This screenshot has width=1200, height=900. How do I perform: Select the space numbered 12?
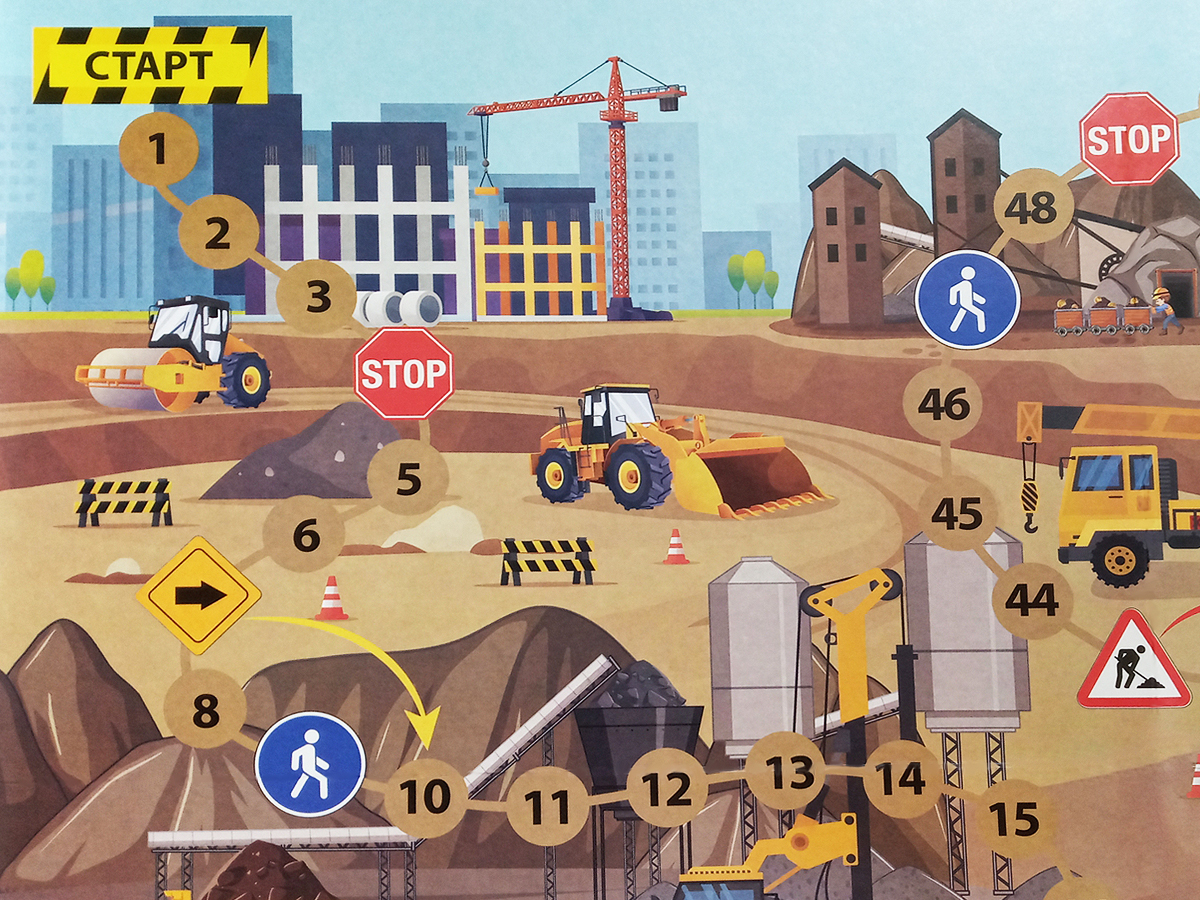tap(667, 790)
